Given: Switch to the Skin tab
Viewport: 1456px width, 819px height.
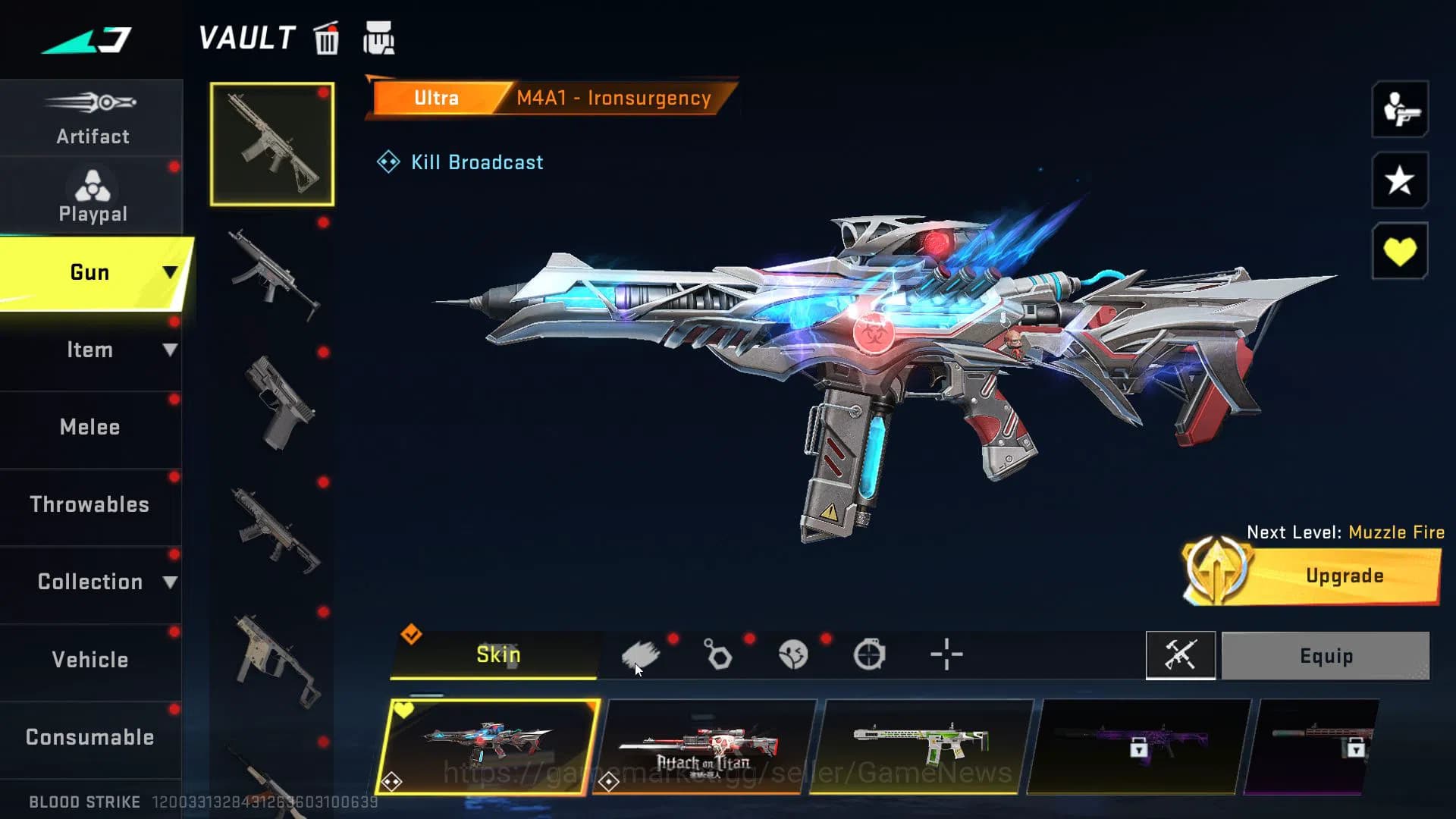Looking at the screenshot, I should (497, 654).
